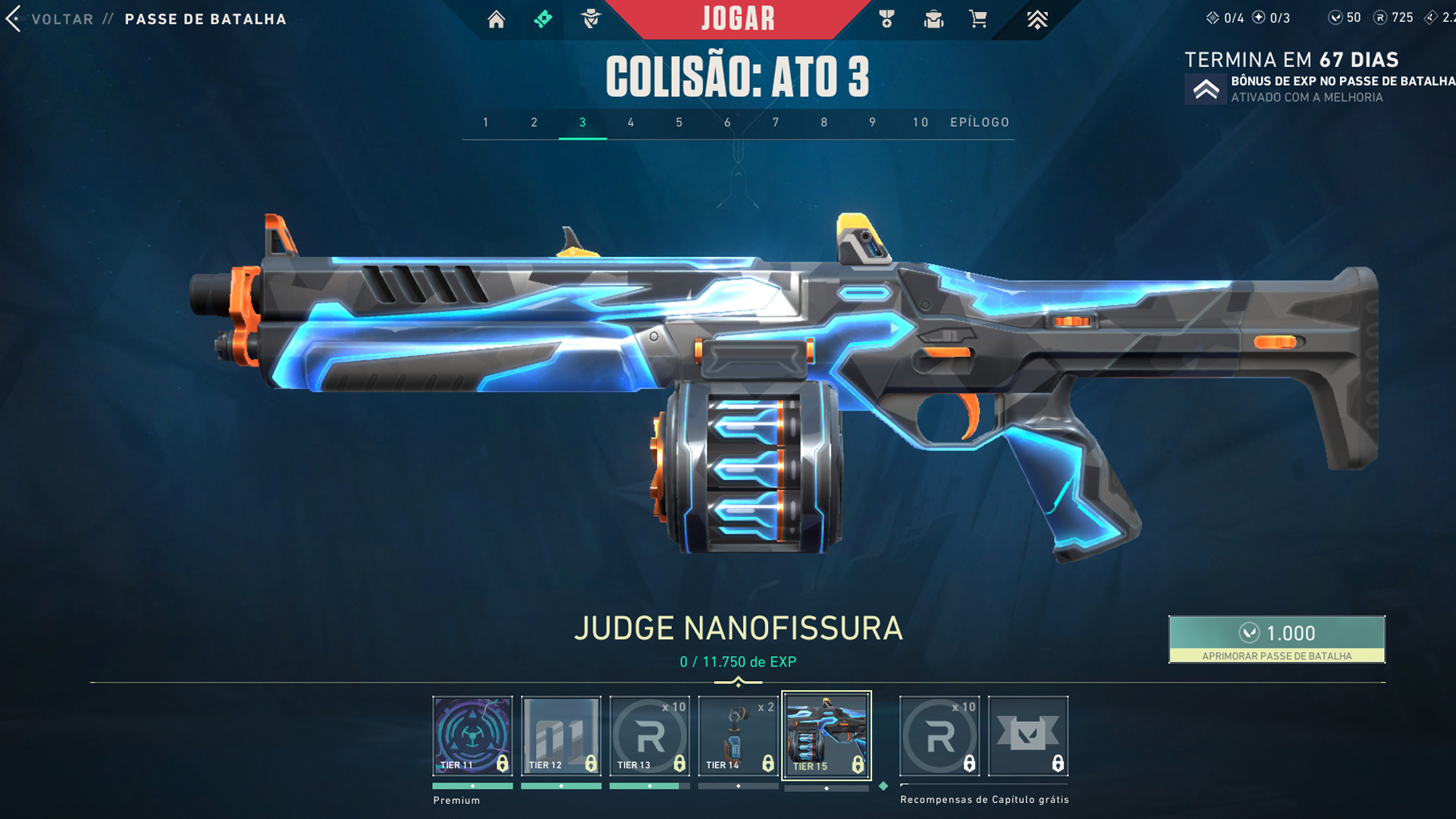Switch to chapter 5 tab
This screenshot has height=819, width=1456.
coord(679,122)
